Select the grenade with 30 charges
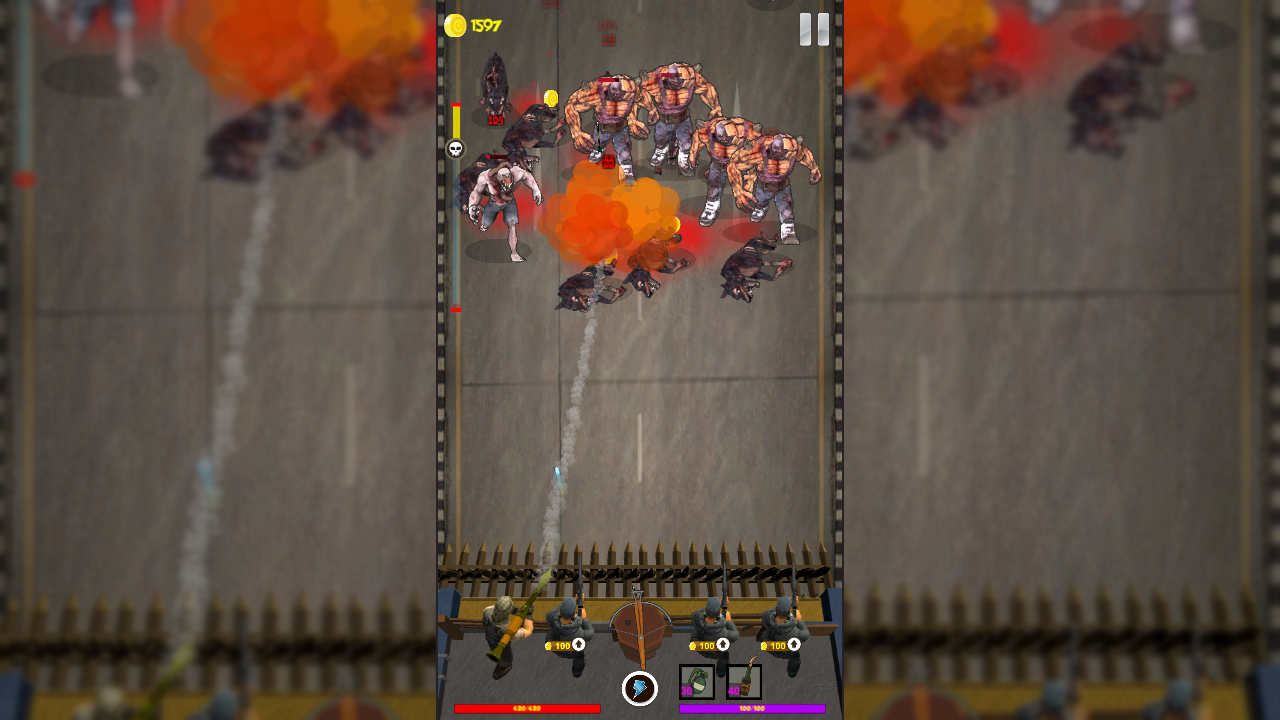Screen dimensions: 1280x720 [x=696, y=684]
